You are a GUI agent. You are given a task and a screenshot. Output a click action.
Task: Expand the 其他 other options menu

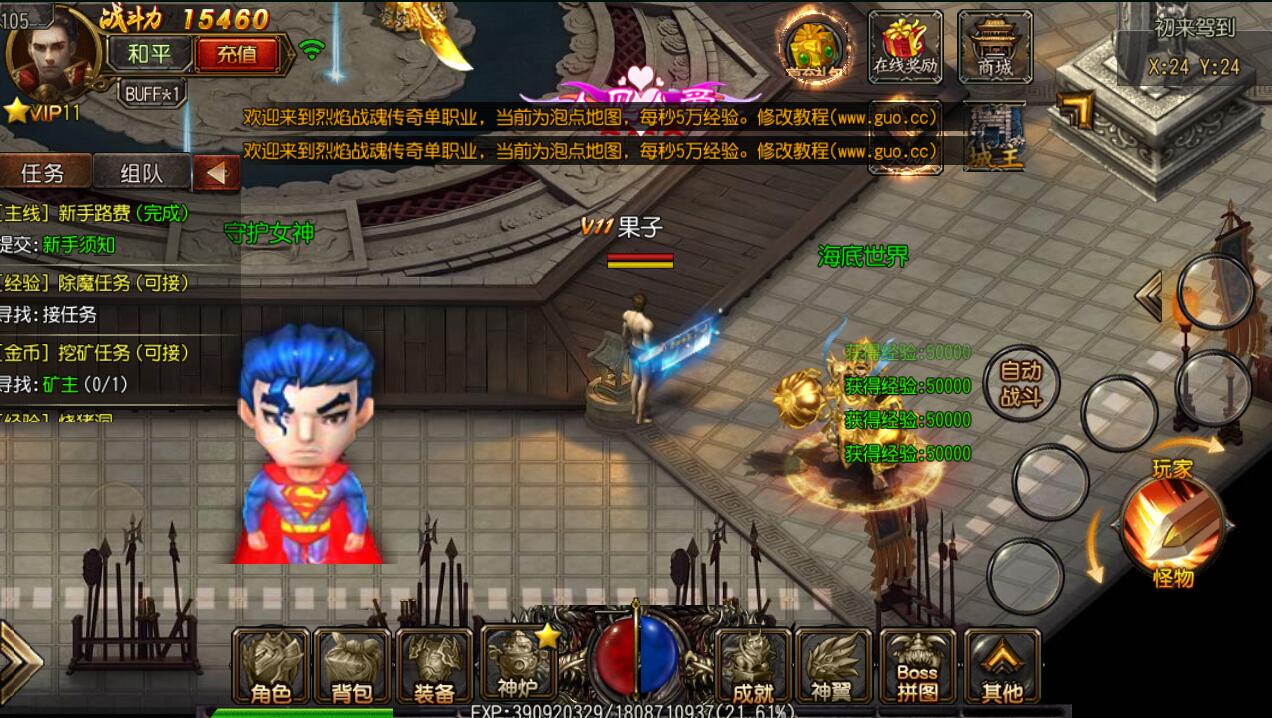[1001, 665]
